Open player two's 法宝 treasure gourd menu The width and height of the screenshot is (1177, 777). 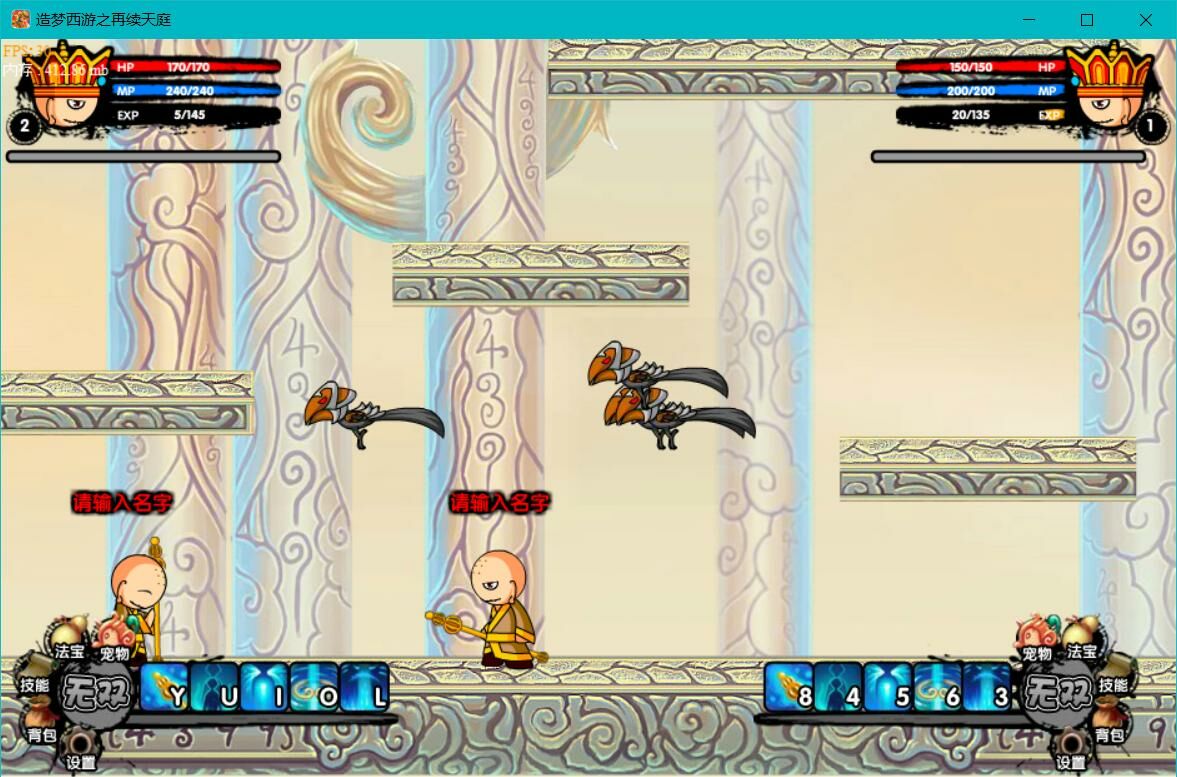pos(1081,638)
